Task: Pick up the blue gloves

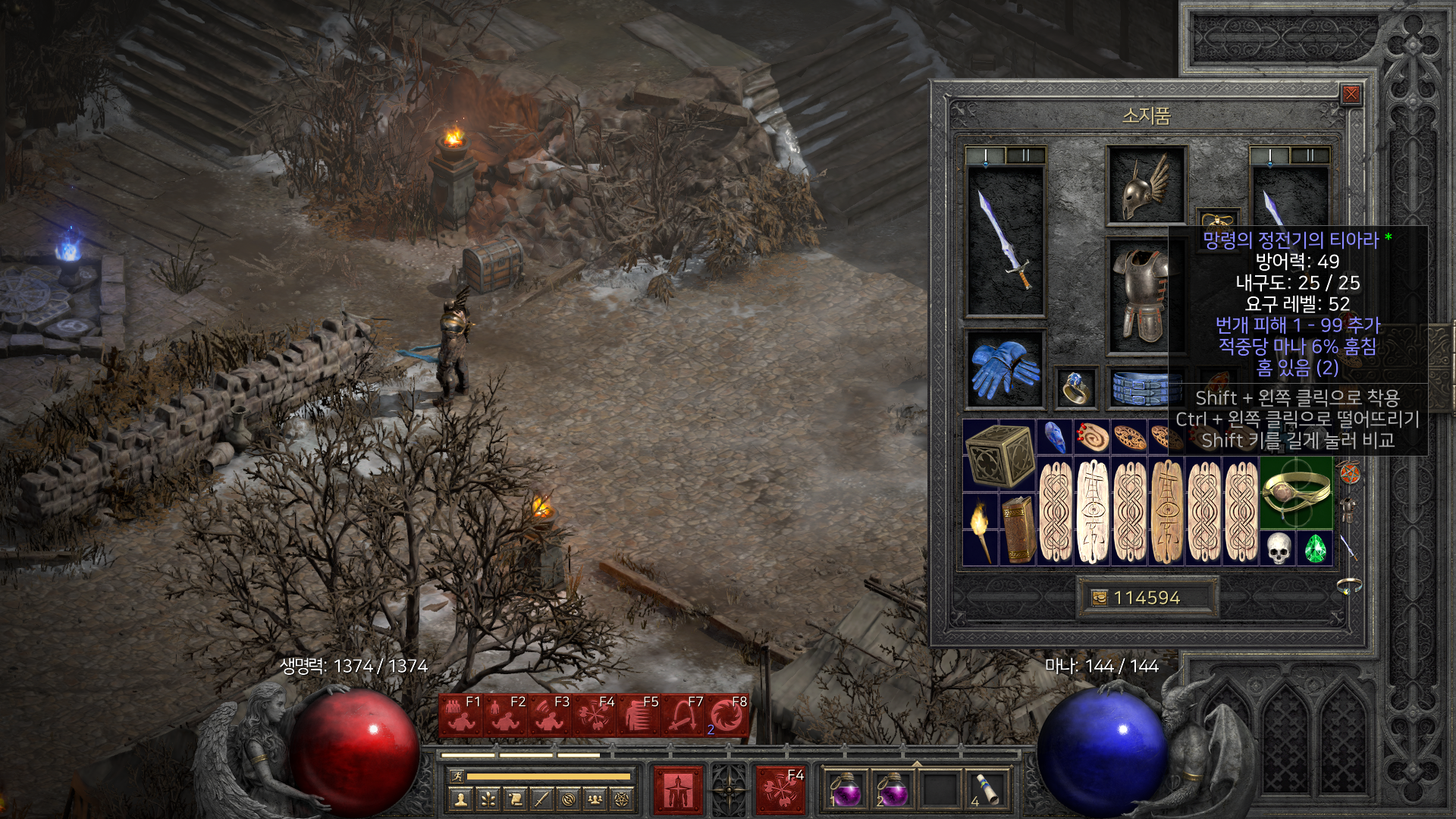Action: [1005, 369]
